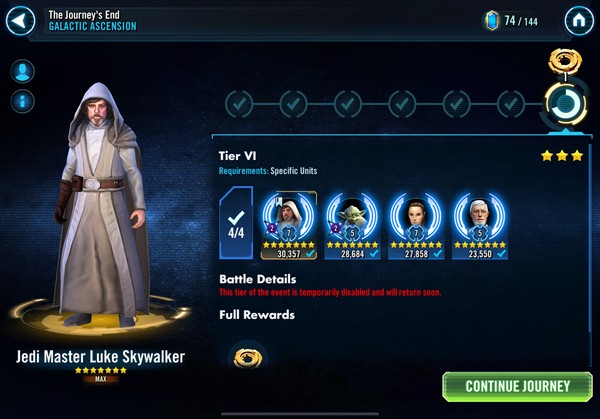This screenshot has height=419, width=600.
Task: Pick the Obi-Wan Kenobi unit portrait
Action: coord(477,216)
